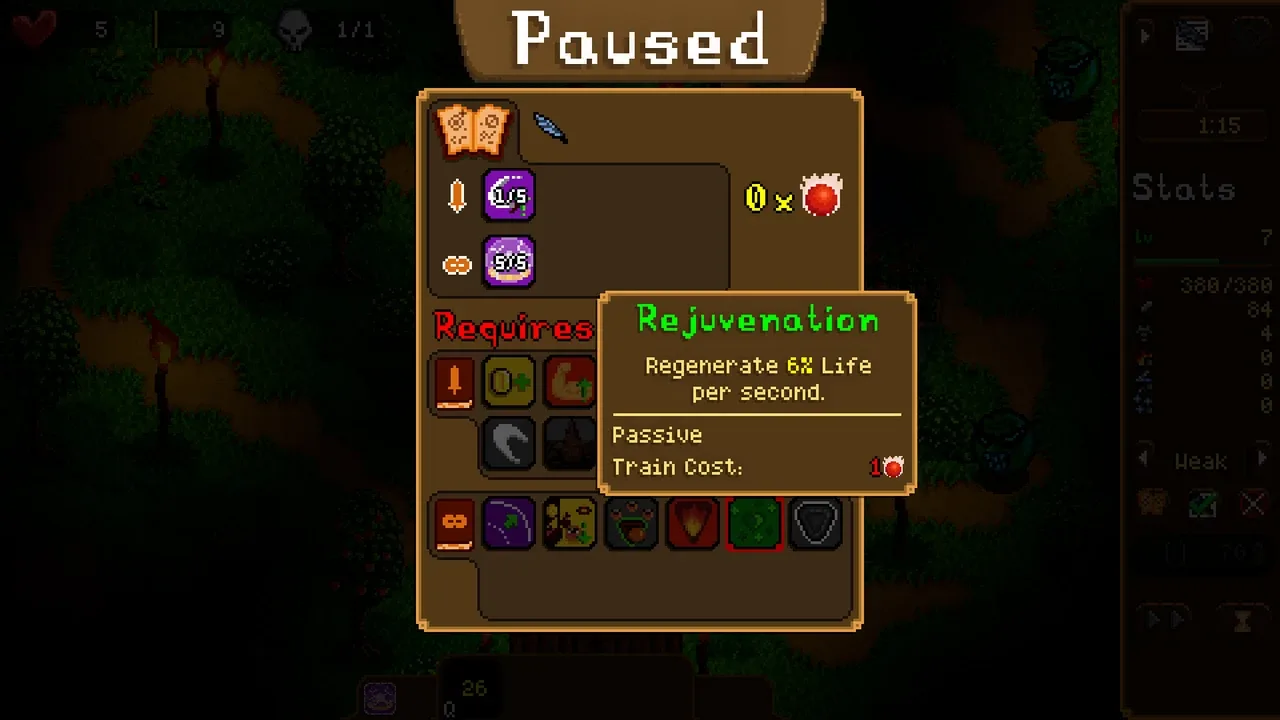1280x720 pixels.
Task: Train the yellow coin bonus skill
Action: [509, 381]
